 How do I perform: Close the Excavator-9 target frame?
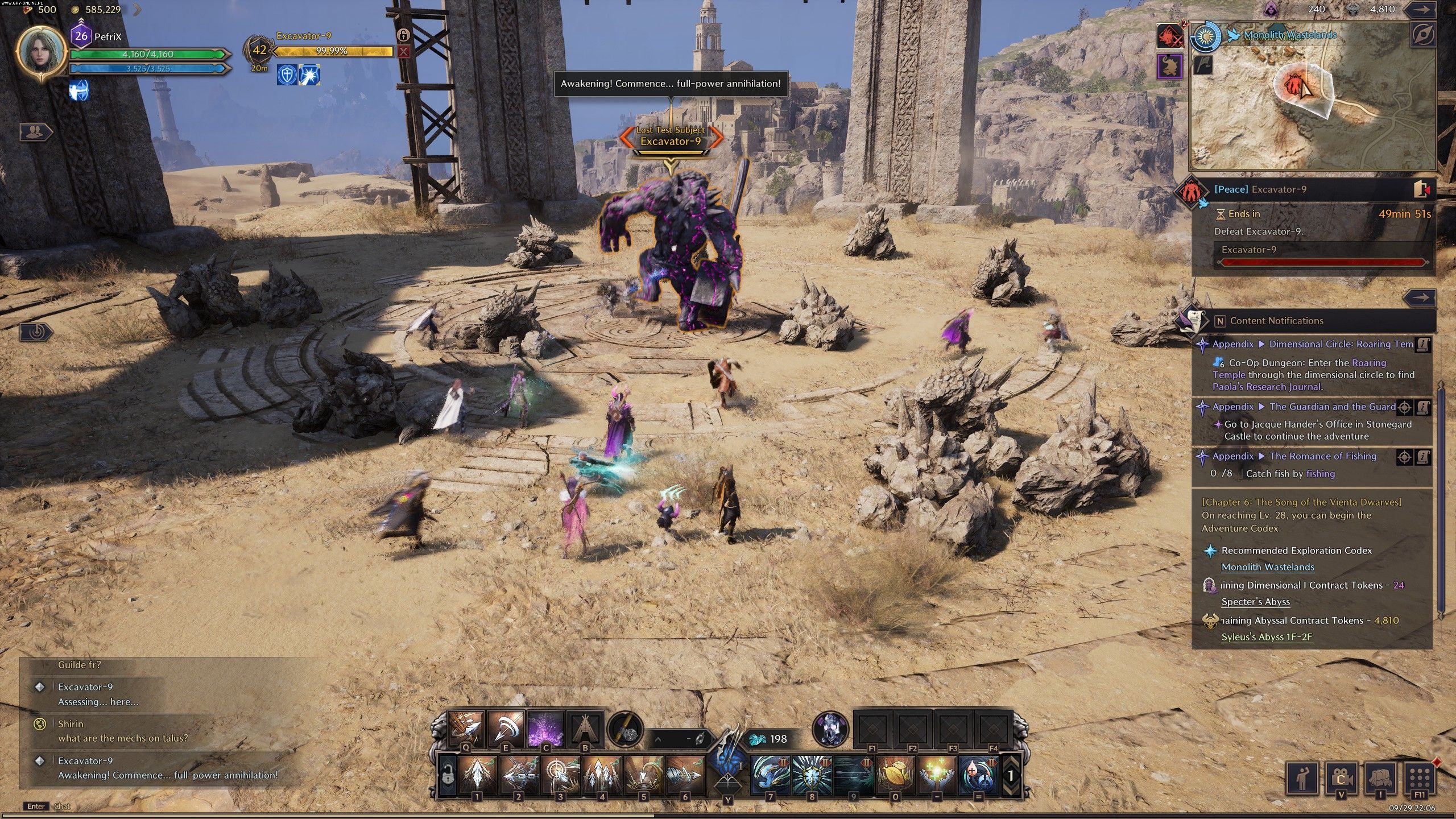[403, 52]
